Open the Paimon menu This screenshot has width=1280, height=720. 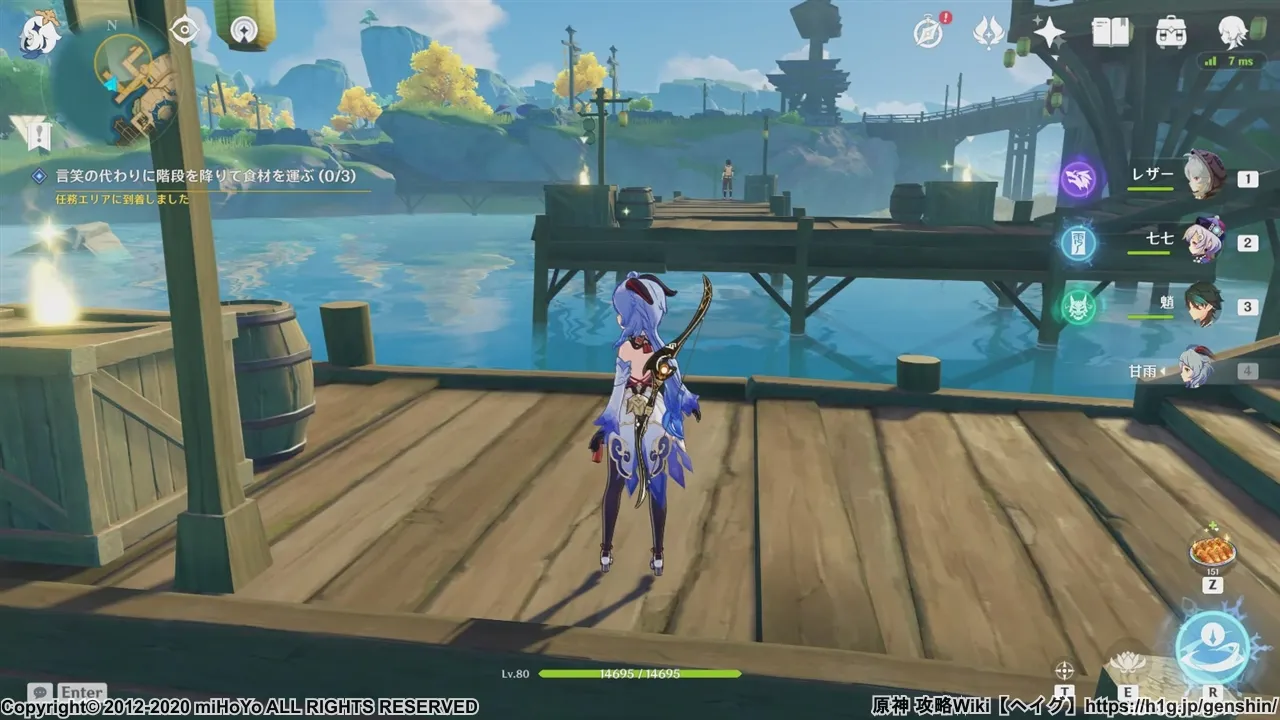[x=40, y=35]
